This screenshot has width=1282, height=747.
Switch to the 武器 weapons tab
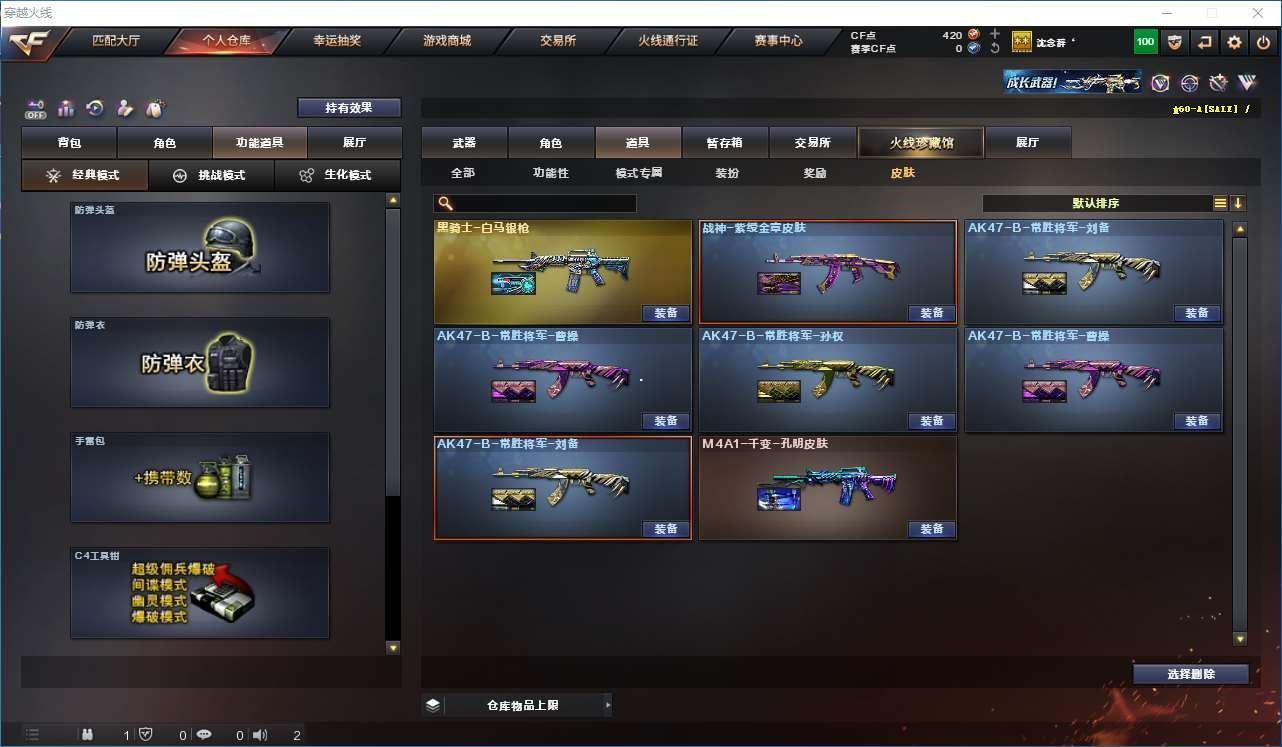pos(464,143)
